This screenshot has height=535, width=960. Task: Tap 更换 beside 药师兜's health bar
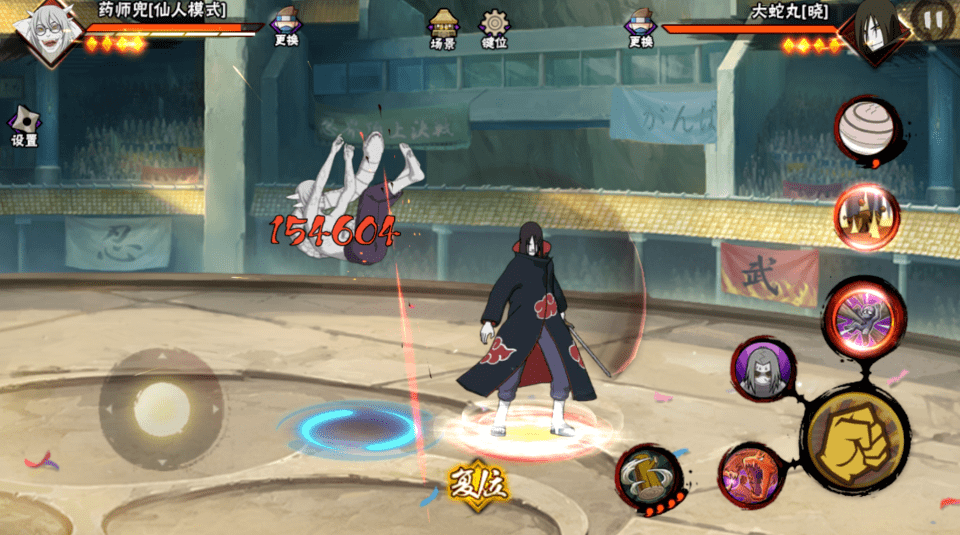(x=286, y=28)
